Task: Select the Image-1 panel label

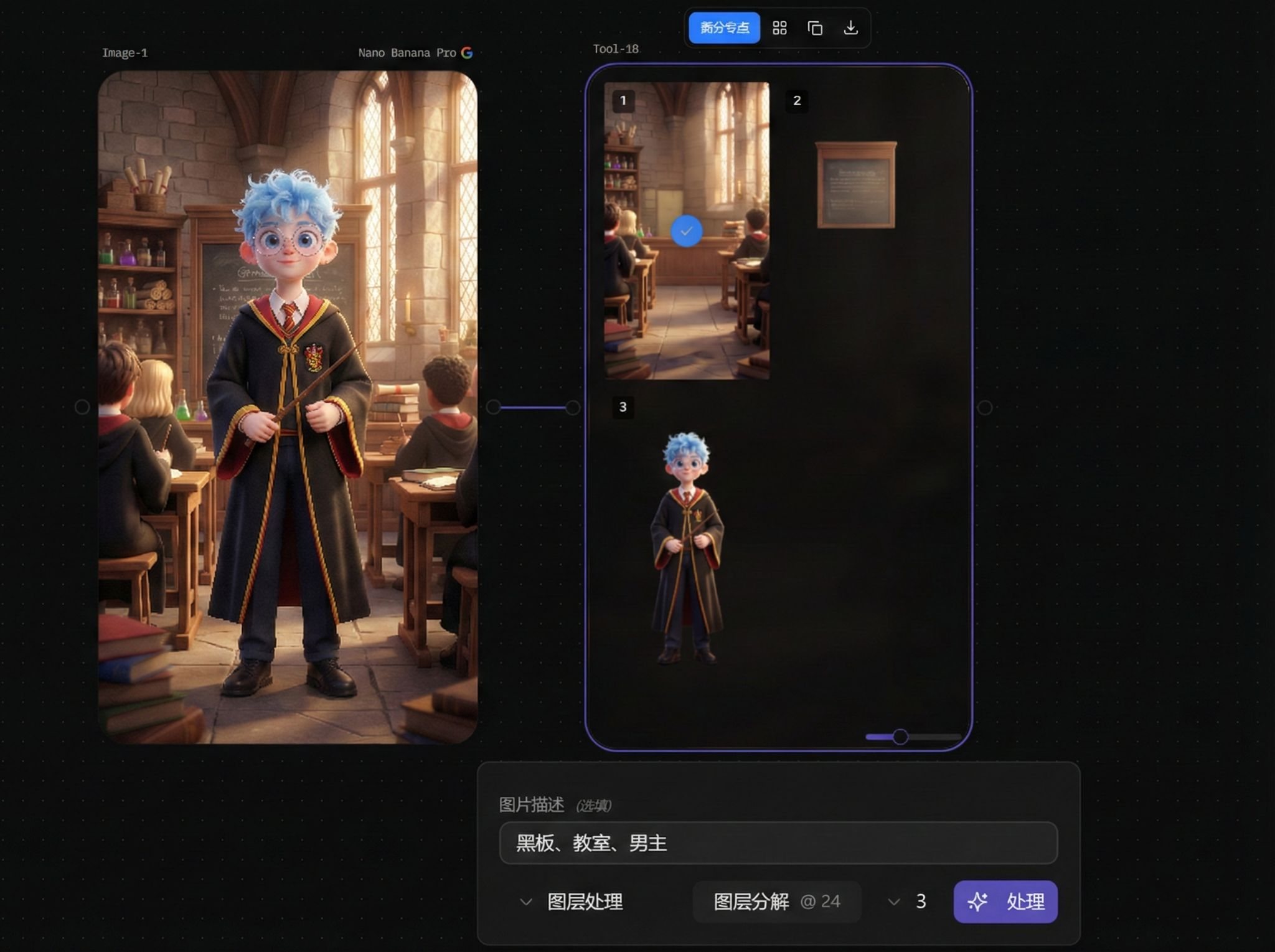Action: 125,52
